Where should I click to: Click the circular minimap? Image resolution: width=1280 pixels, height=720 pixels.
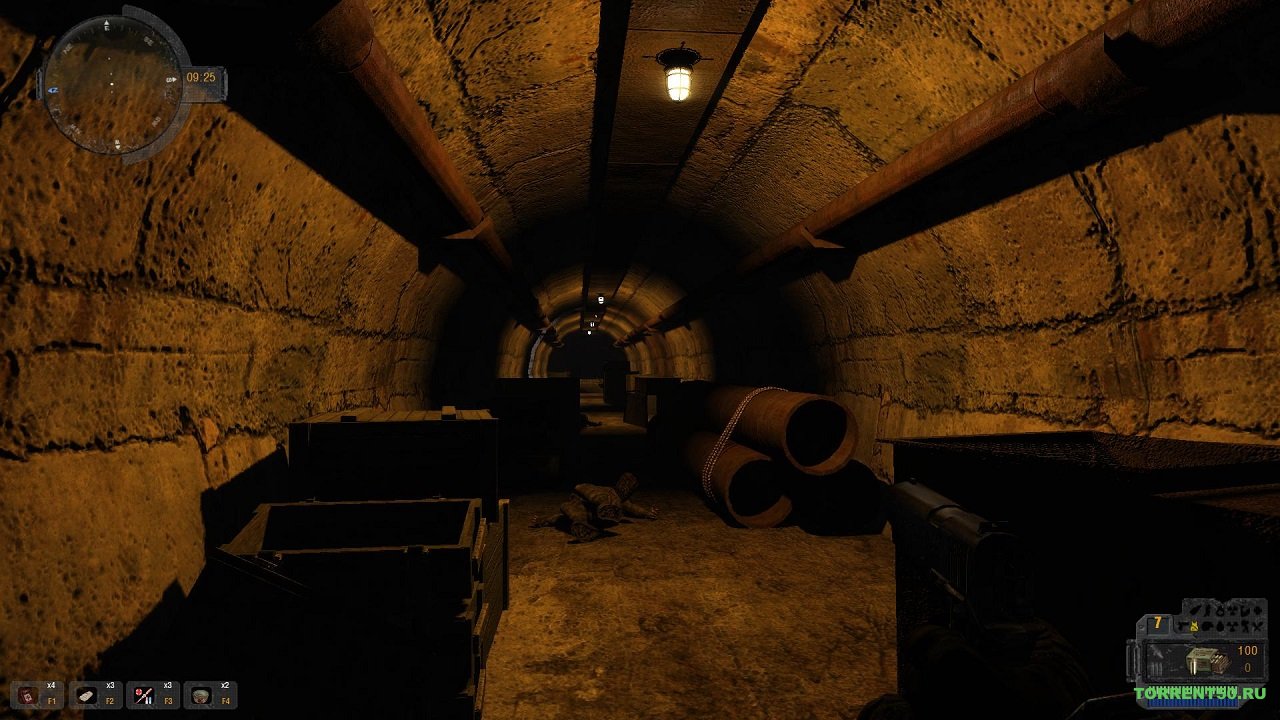[x=113, y=84]
